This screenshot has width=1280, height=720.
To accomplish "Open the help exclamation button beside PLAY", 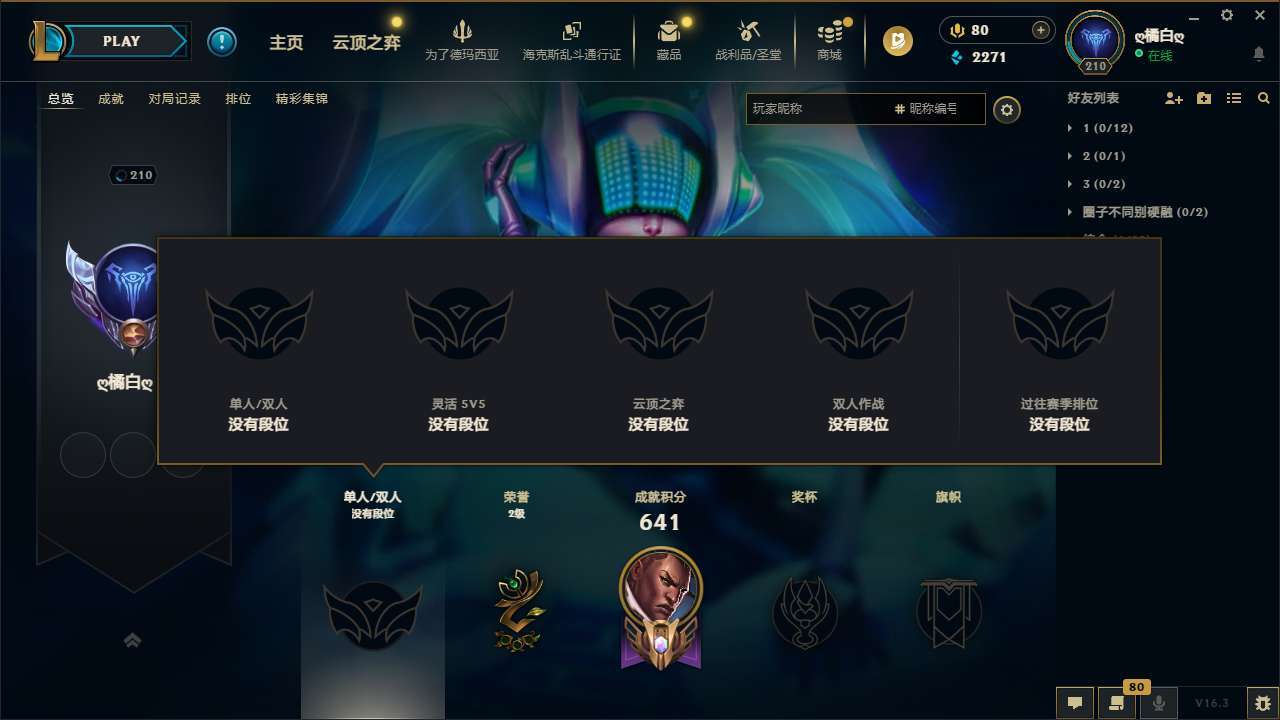I will (x=222, y=41).
